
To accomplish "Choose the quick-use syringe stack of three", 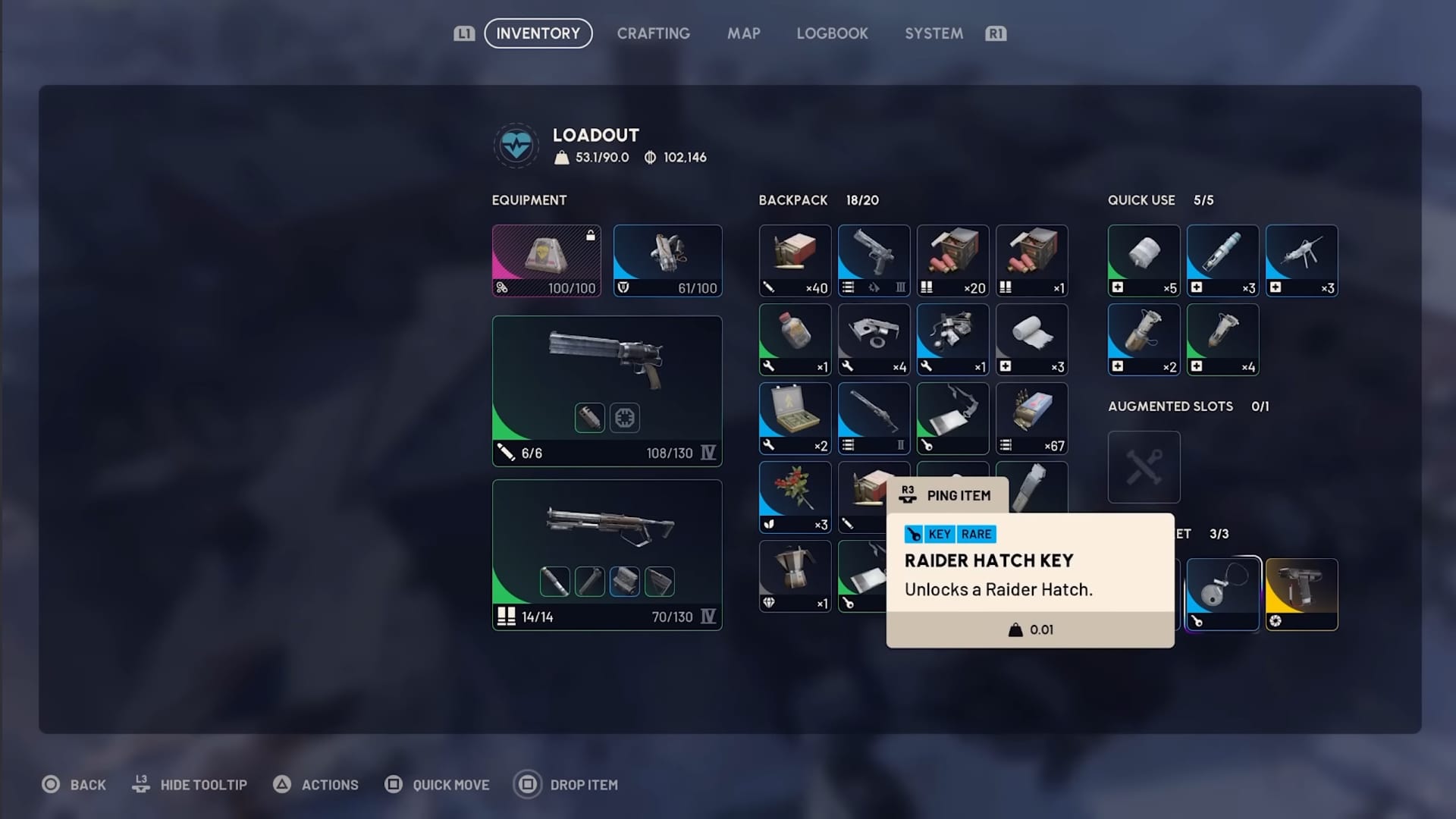I will (x=1222, y=260).
